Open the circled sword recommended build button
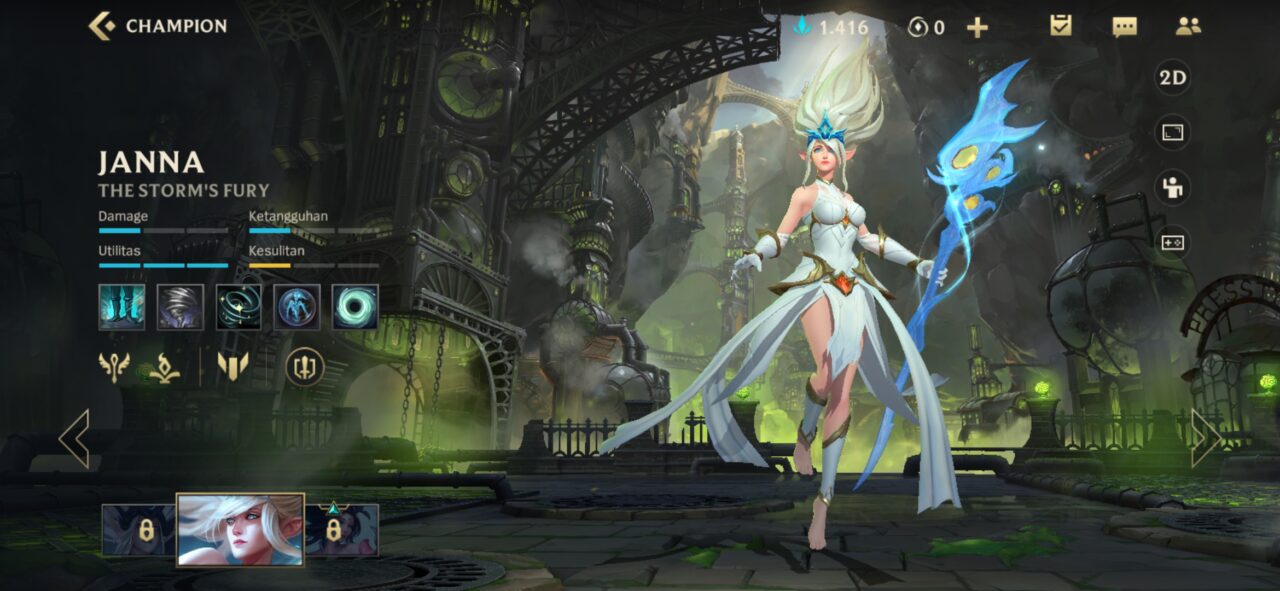This screenshot has width=1280, height=591. (x=305, y=367)
